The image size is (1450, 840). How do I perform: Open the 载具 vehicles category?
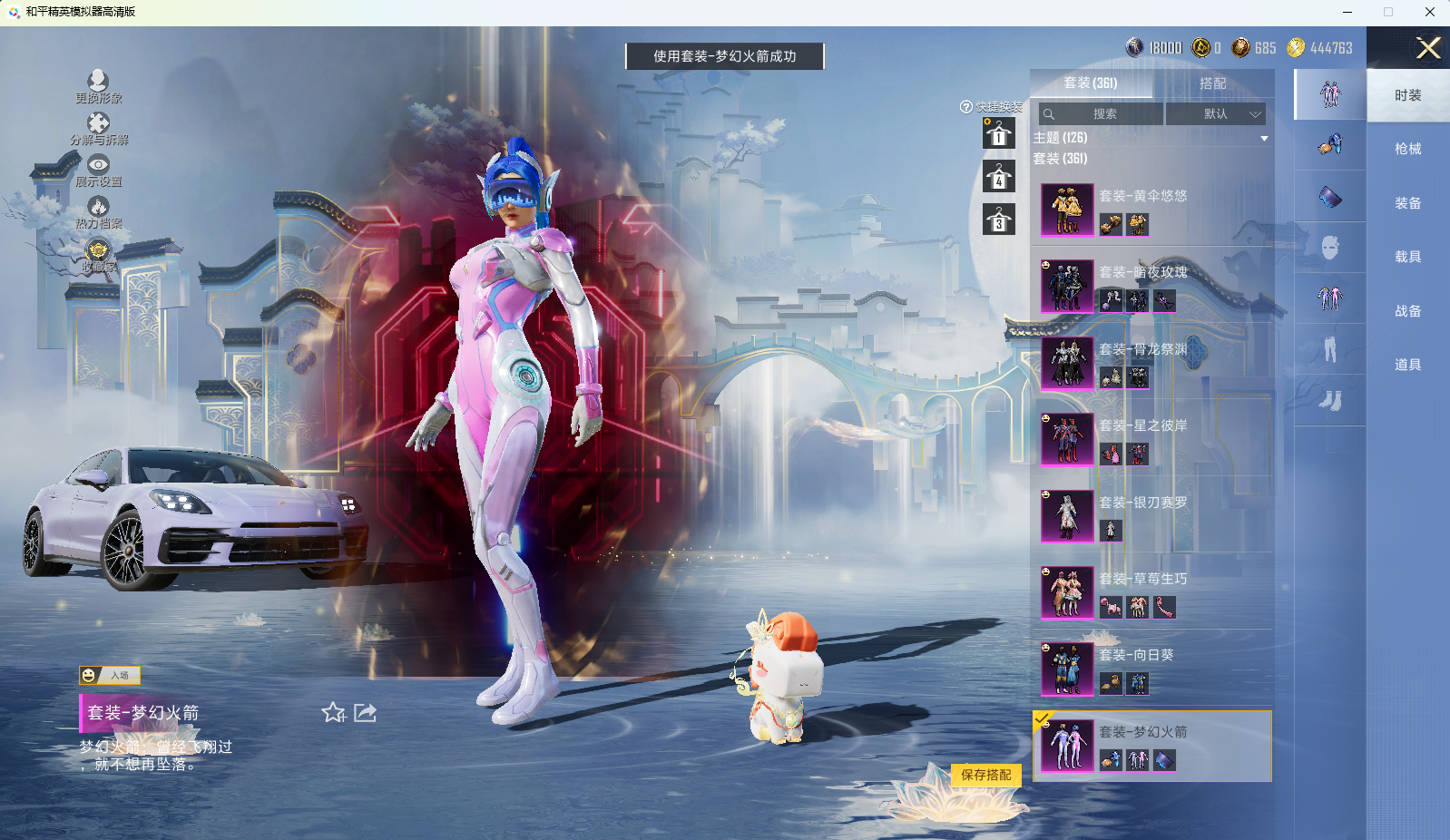click(1407, 257)
